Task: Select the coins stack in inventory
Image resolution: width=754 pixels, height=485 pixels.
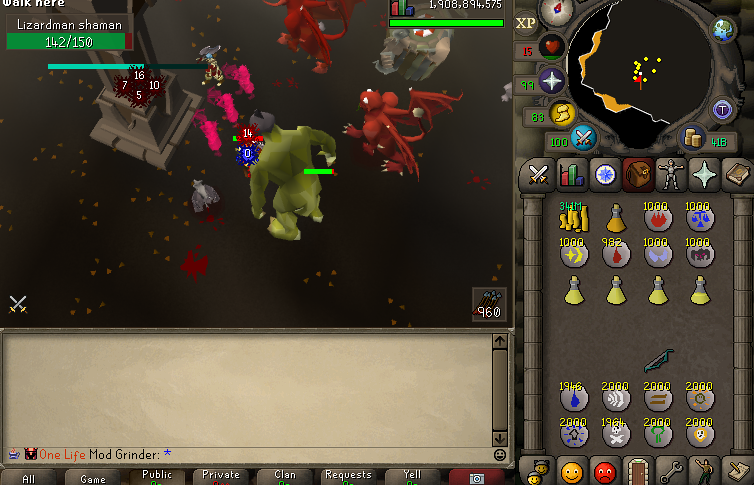Action: [572, 216]
